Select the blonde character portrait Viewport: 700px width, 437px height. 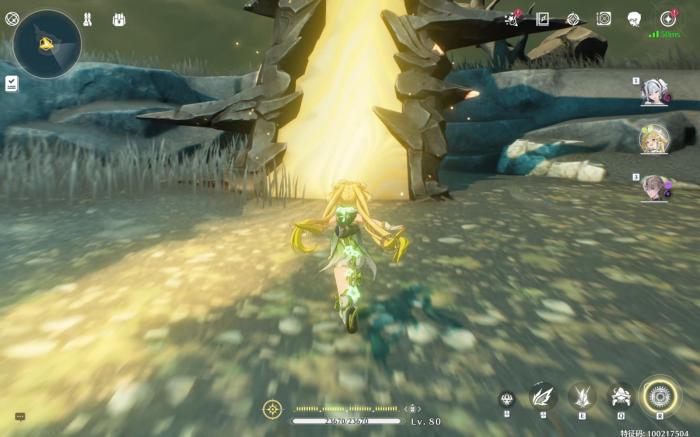pos(654,139)
